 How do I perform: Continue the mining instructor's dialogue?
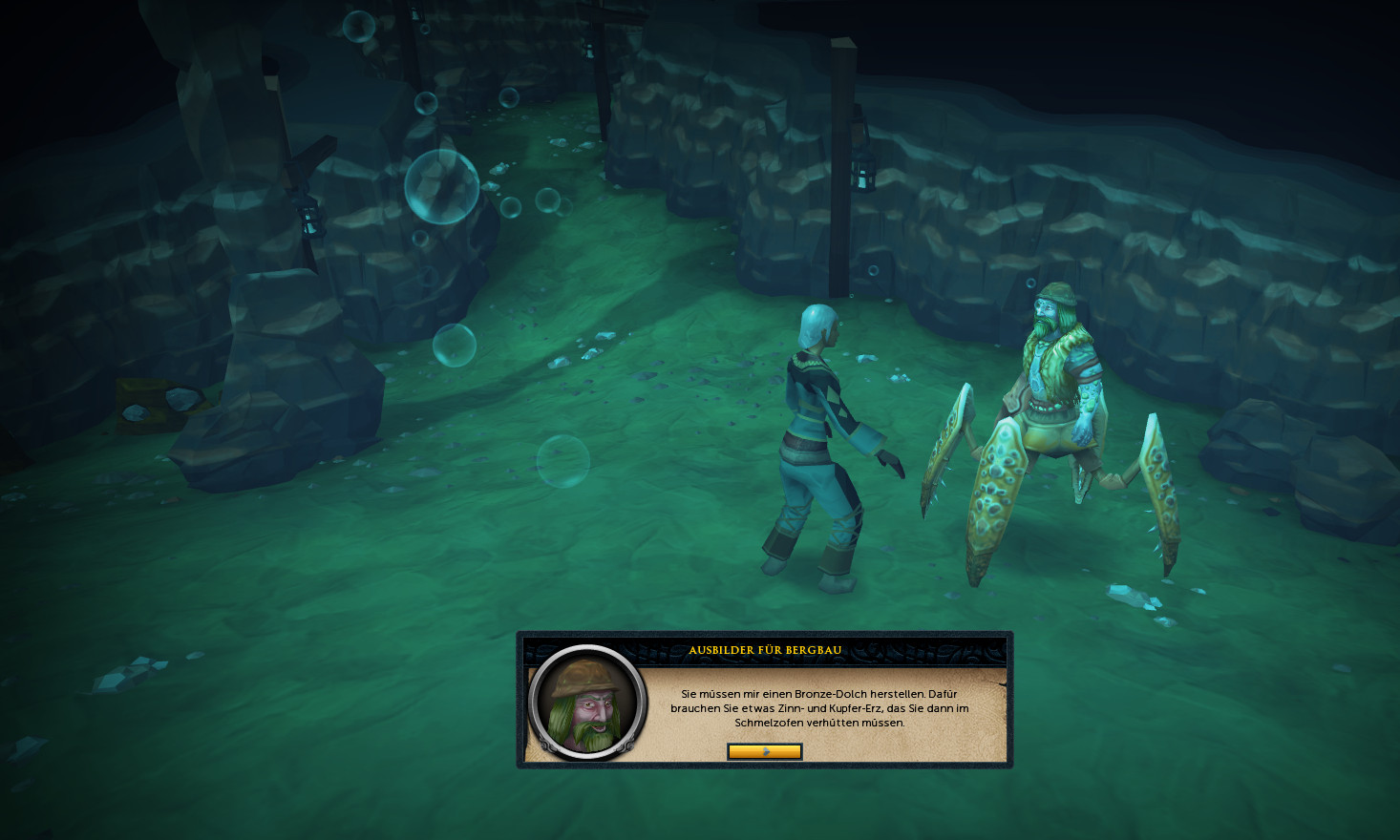(764, 751)
